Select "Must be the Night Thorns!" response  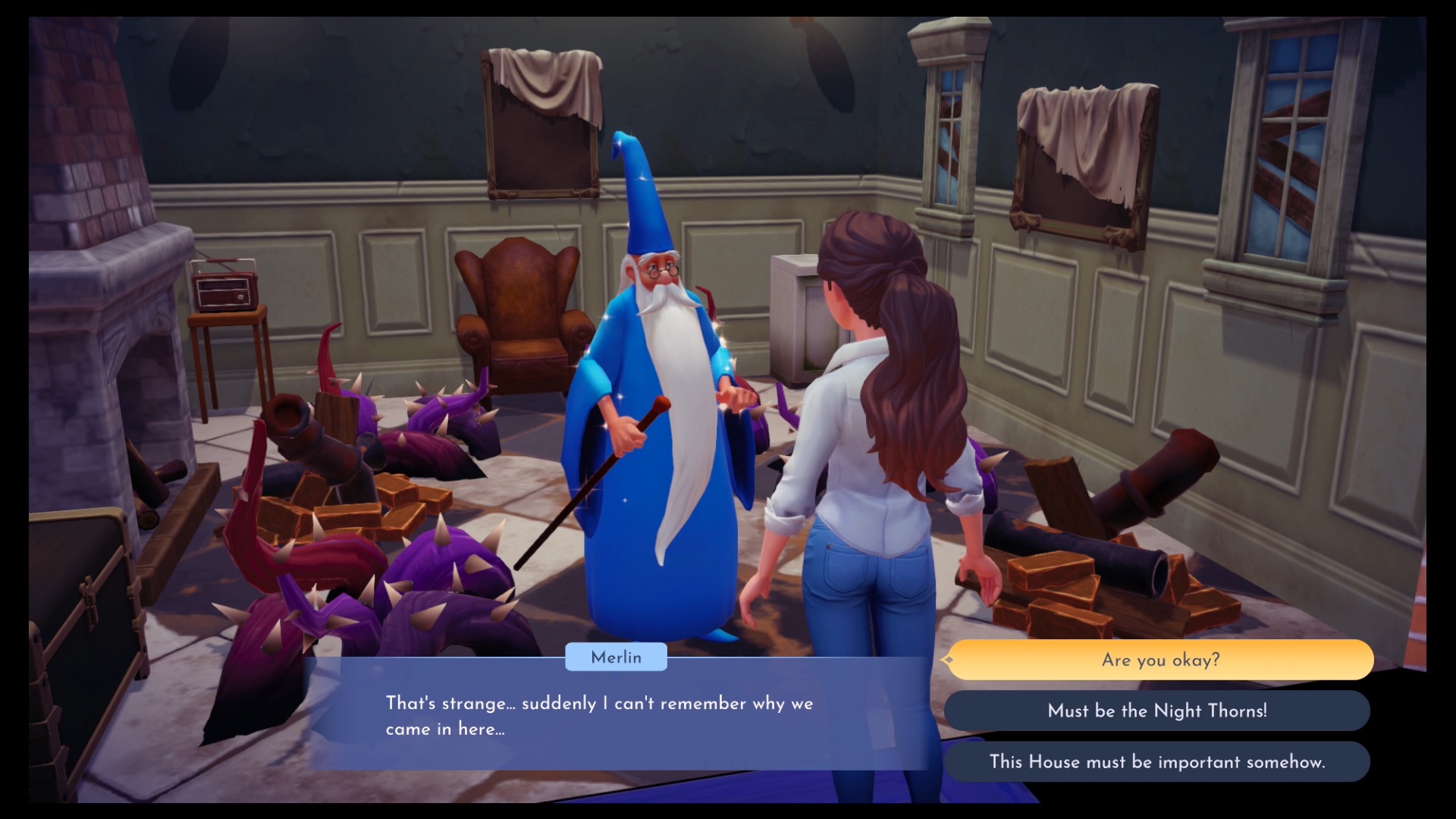tap(1157, 711)
